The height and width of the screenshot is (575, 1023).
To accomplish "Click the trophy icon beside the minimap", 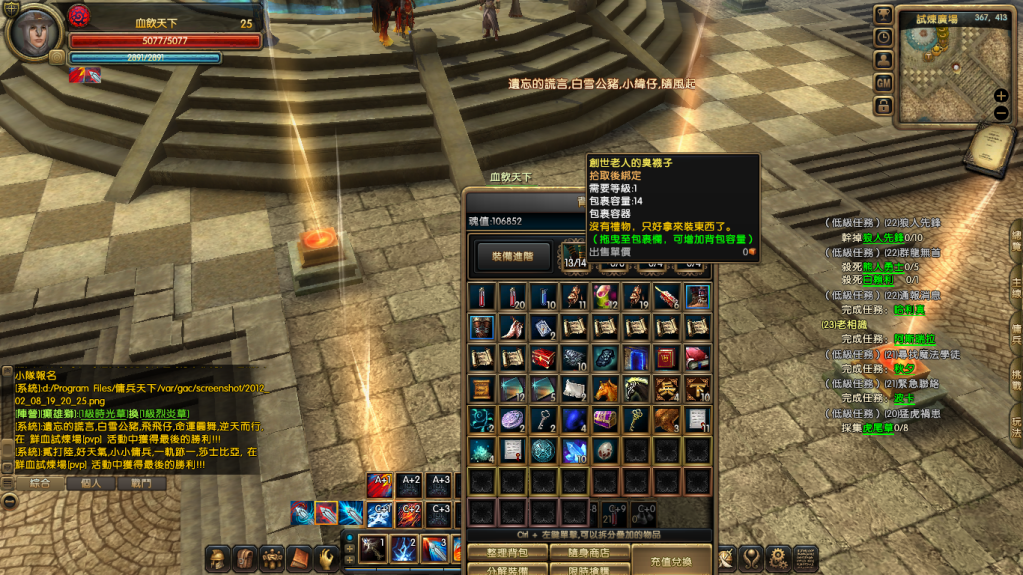I will [883, 14].
